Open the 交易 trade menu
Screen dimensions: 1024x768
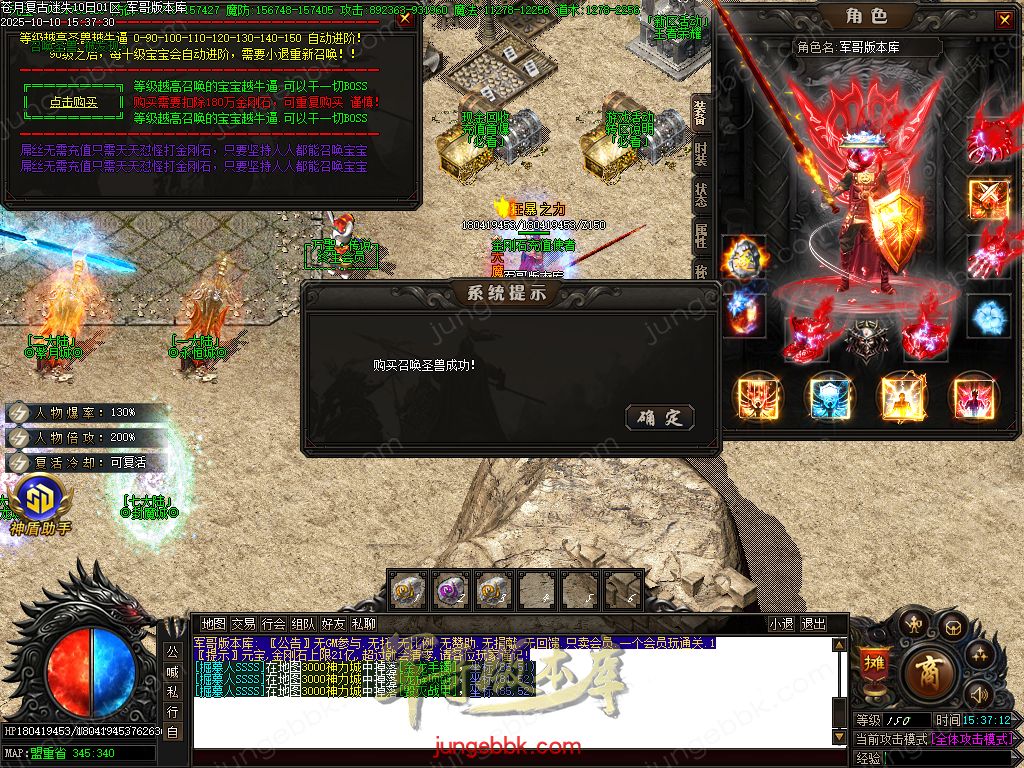(x=243, y=624)
